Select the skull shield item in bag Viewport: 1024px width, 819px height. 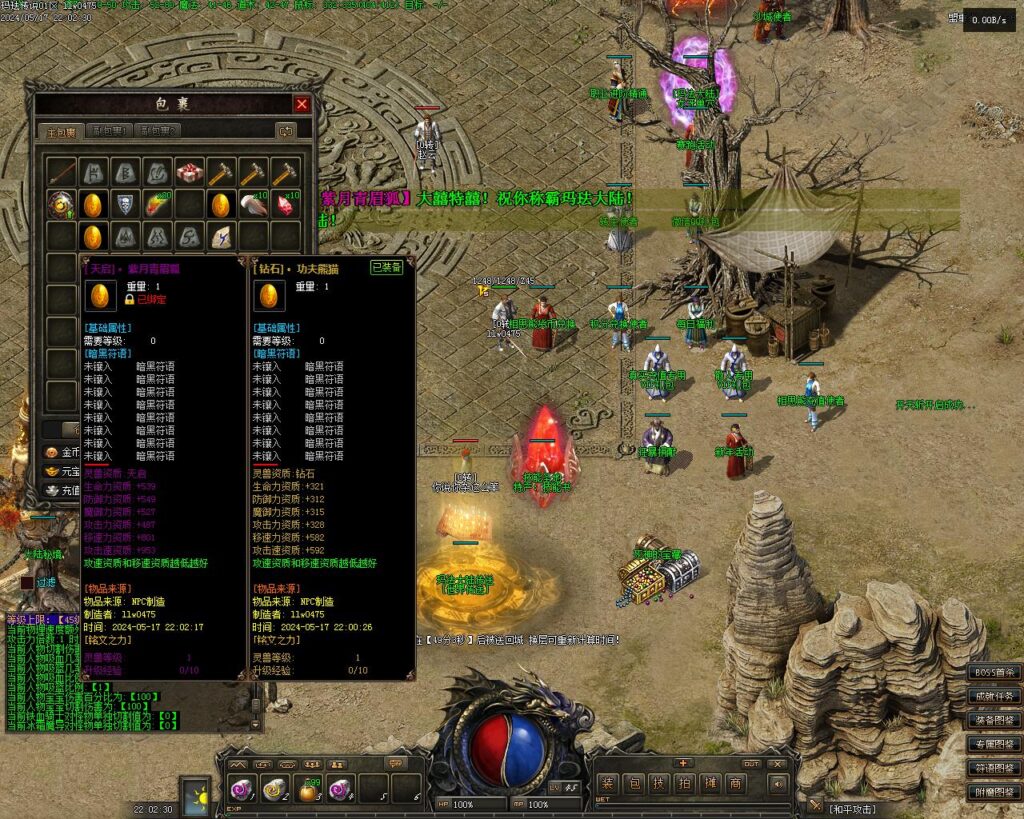[x=124, y=204]
